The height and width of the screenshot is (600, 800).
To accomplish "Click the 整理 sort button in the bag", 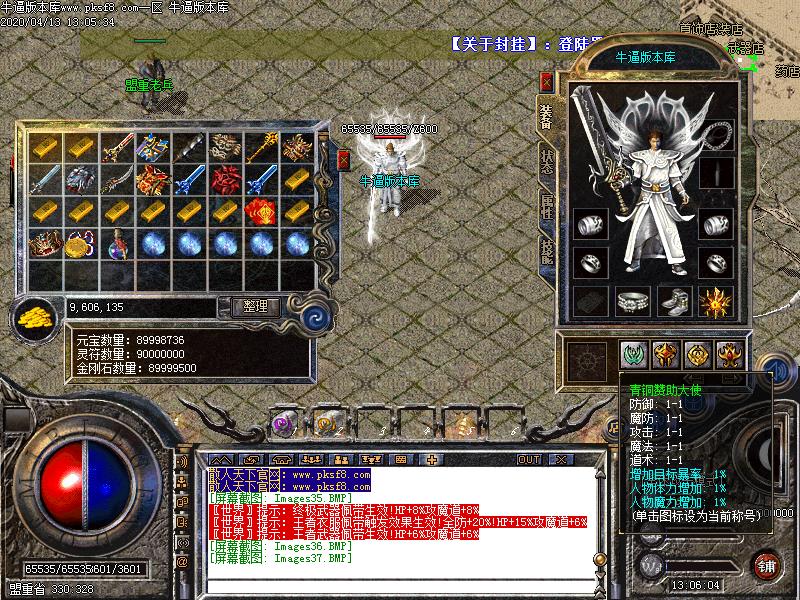I will pyautogui.click(x=255, y=307).
